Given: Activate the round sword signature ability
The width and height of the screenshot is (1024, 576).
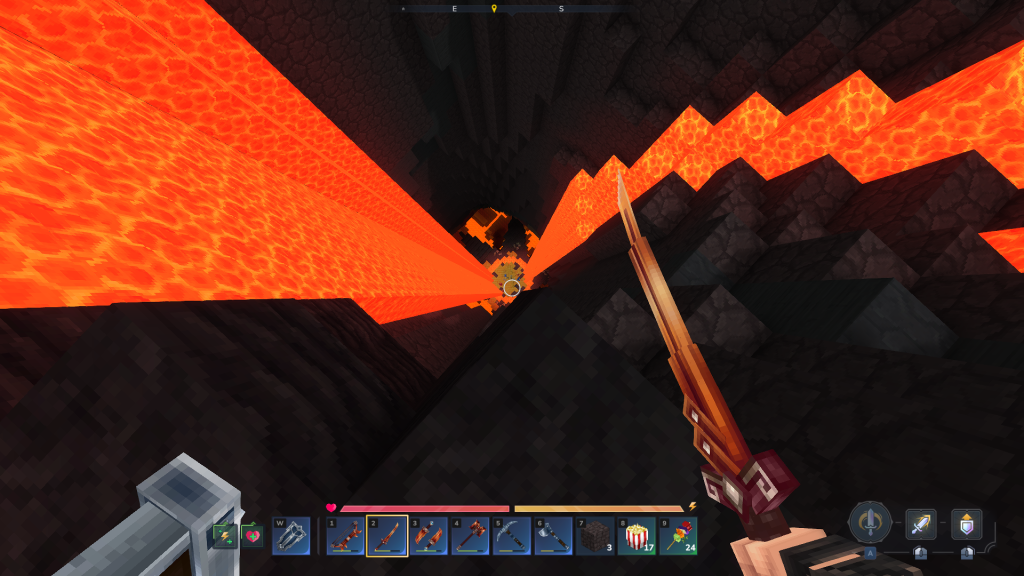Looking at the screenshot, I should (x=870, y=522).
